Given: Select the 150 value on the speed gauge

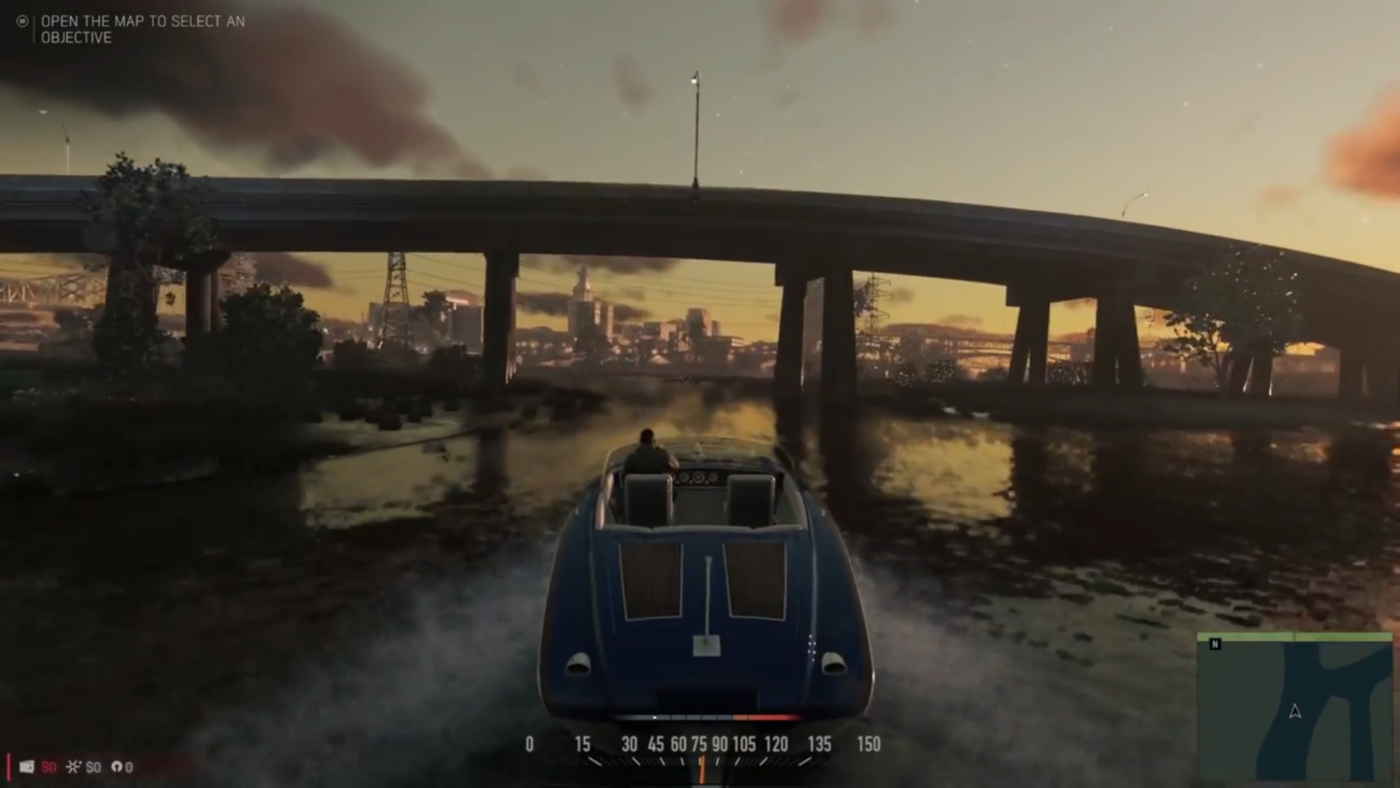Looking at the screenshot, I should 868,744.
